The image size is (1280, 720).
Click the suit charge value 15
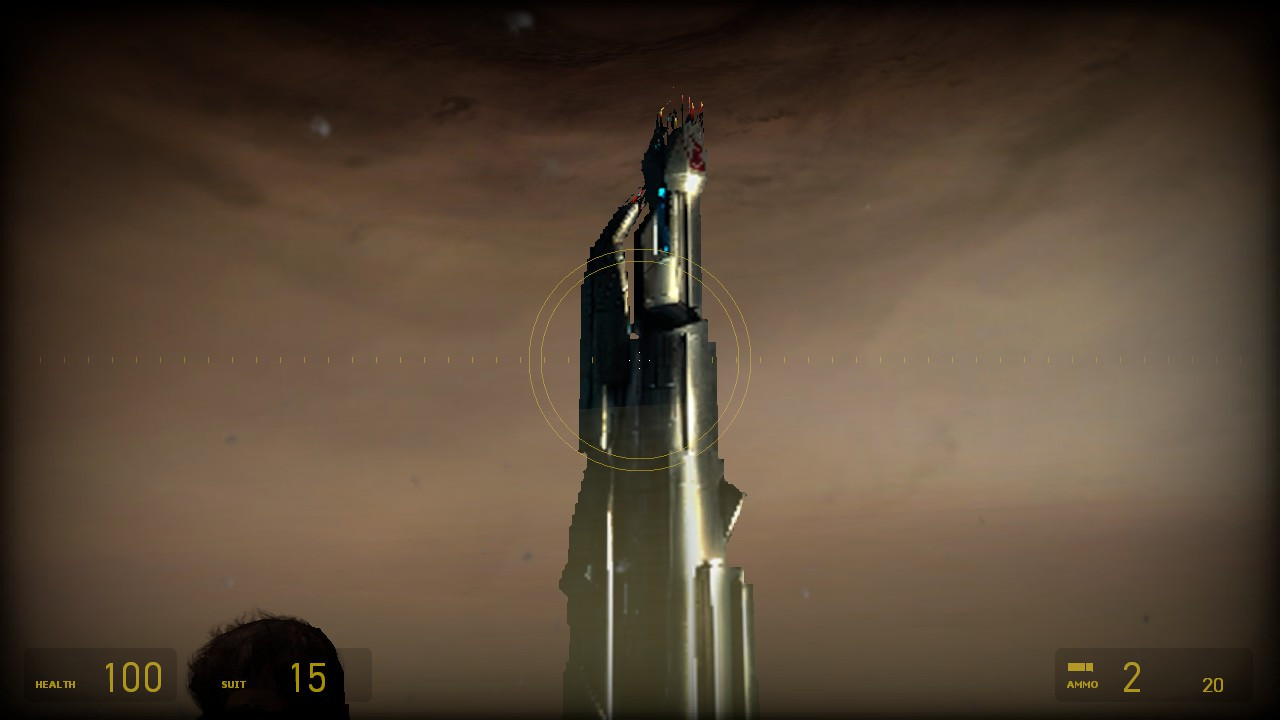coord(310,677)
